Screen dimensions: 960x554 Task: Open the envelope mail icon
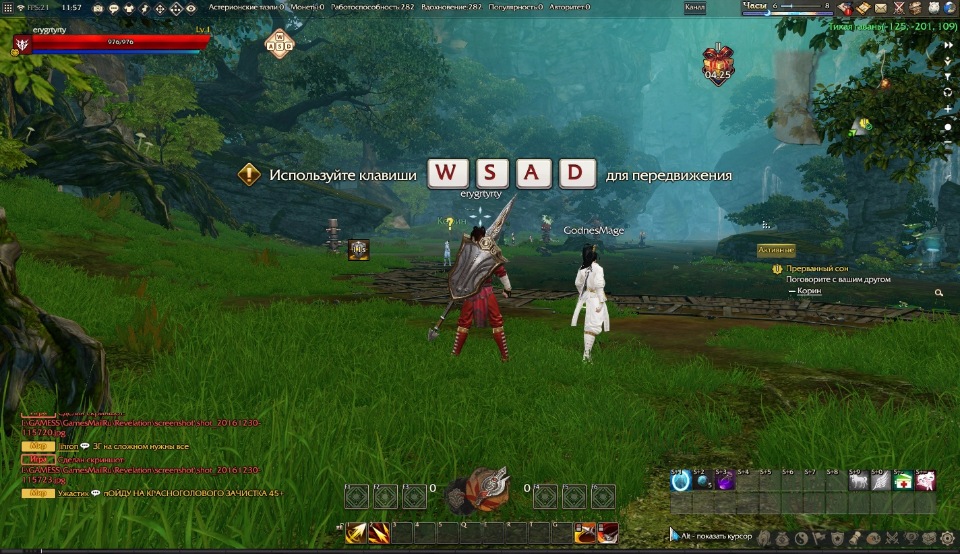coord(880,8)
